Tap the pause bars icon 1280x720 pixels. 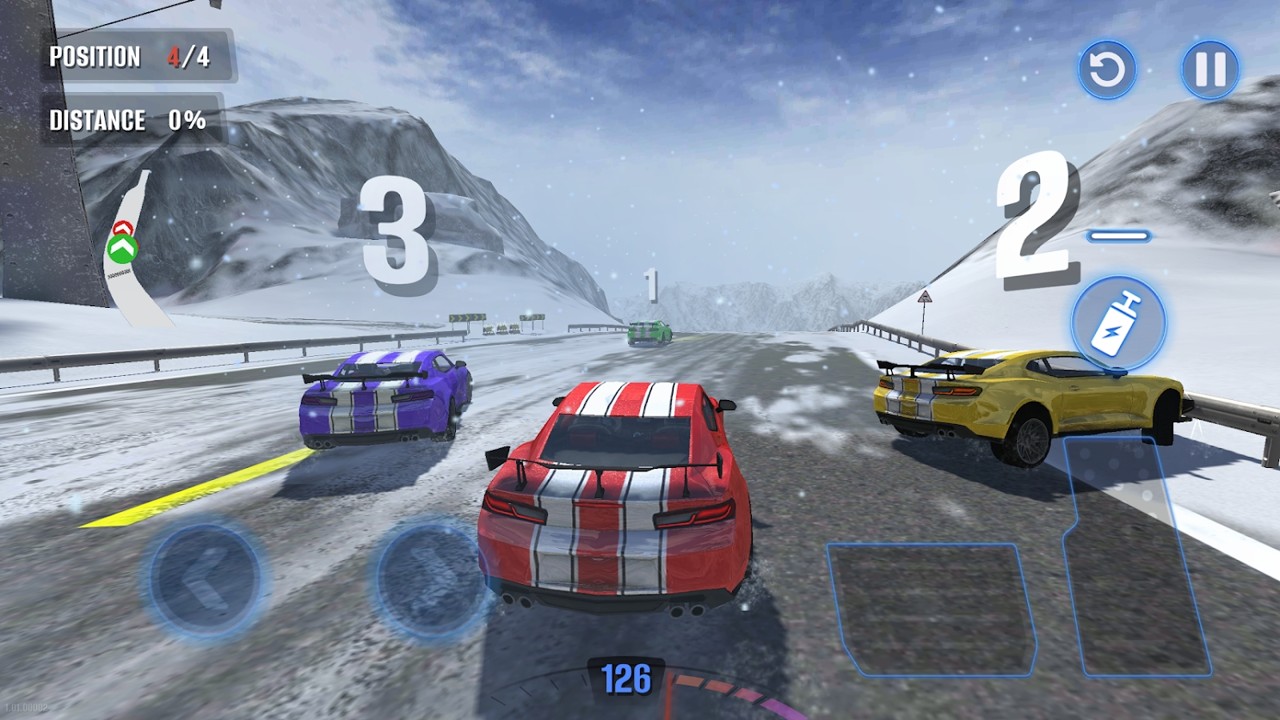[x=1210, y=70]
